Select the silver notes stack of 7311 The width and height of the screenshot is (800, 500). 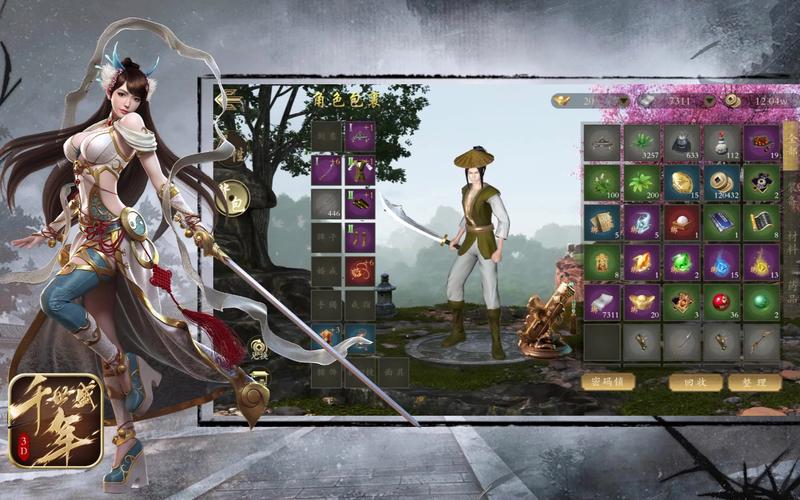[602, 303]
